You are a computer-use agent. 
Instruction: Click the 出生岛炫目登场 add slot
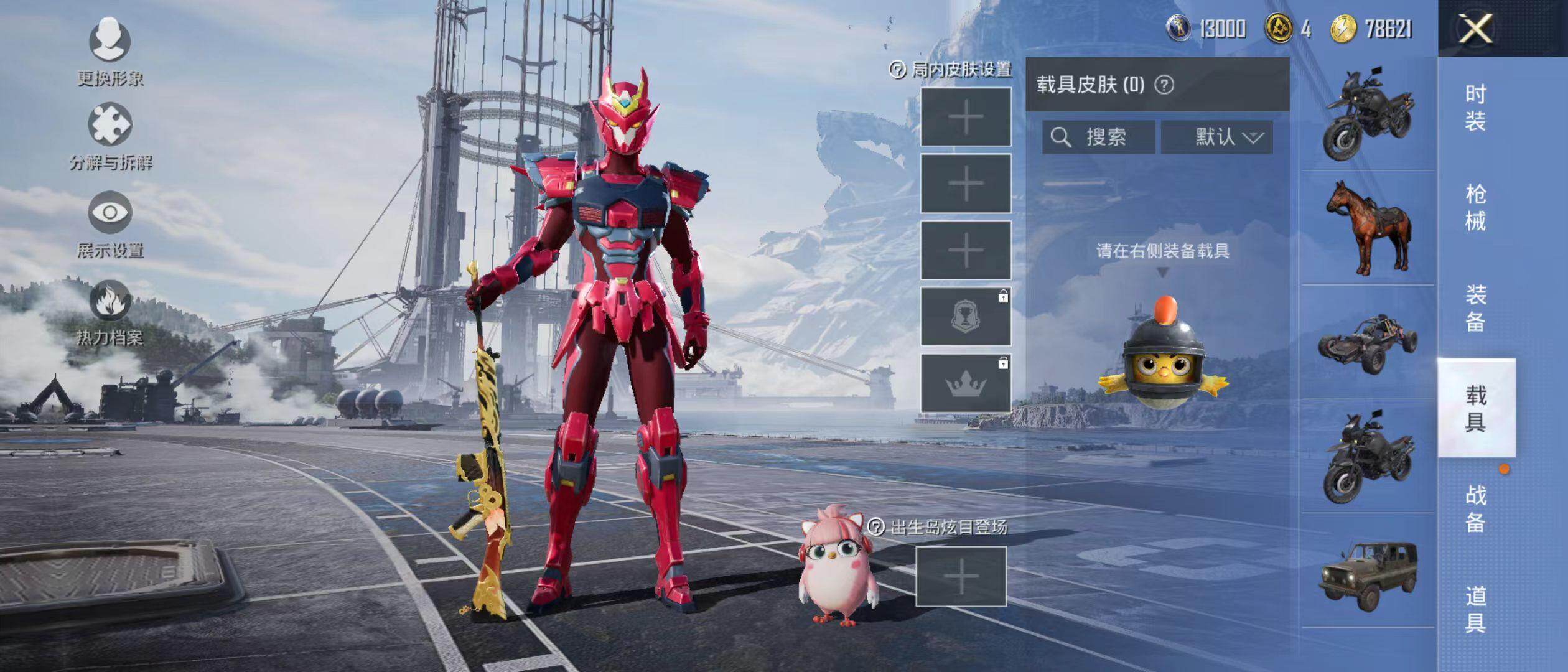pyautogui.click(x=961, y=576)
